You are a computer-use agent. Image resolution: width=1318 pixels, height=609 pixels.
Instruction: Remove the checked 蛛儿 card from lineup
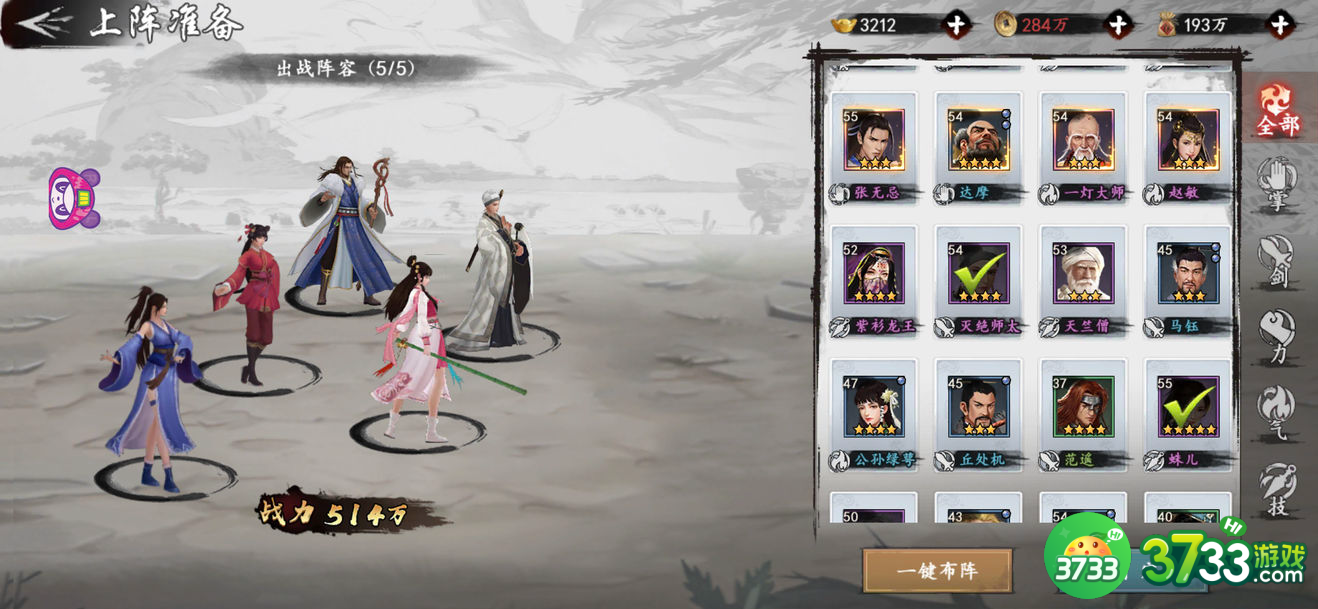tap(1188, 407)
